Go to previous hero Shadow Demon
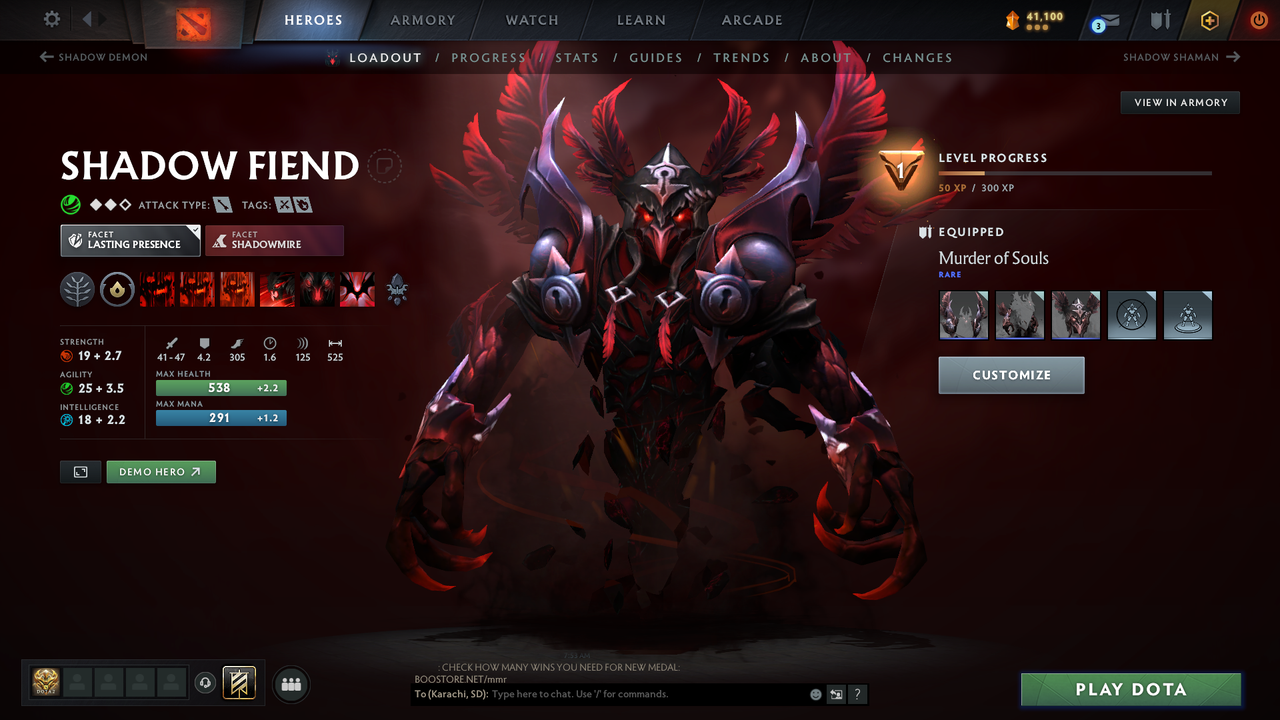This screenshot has width=1280, height=720. click(x=93, y=57)
